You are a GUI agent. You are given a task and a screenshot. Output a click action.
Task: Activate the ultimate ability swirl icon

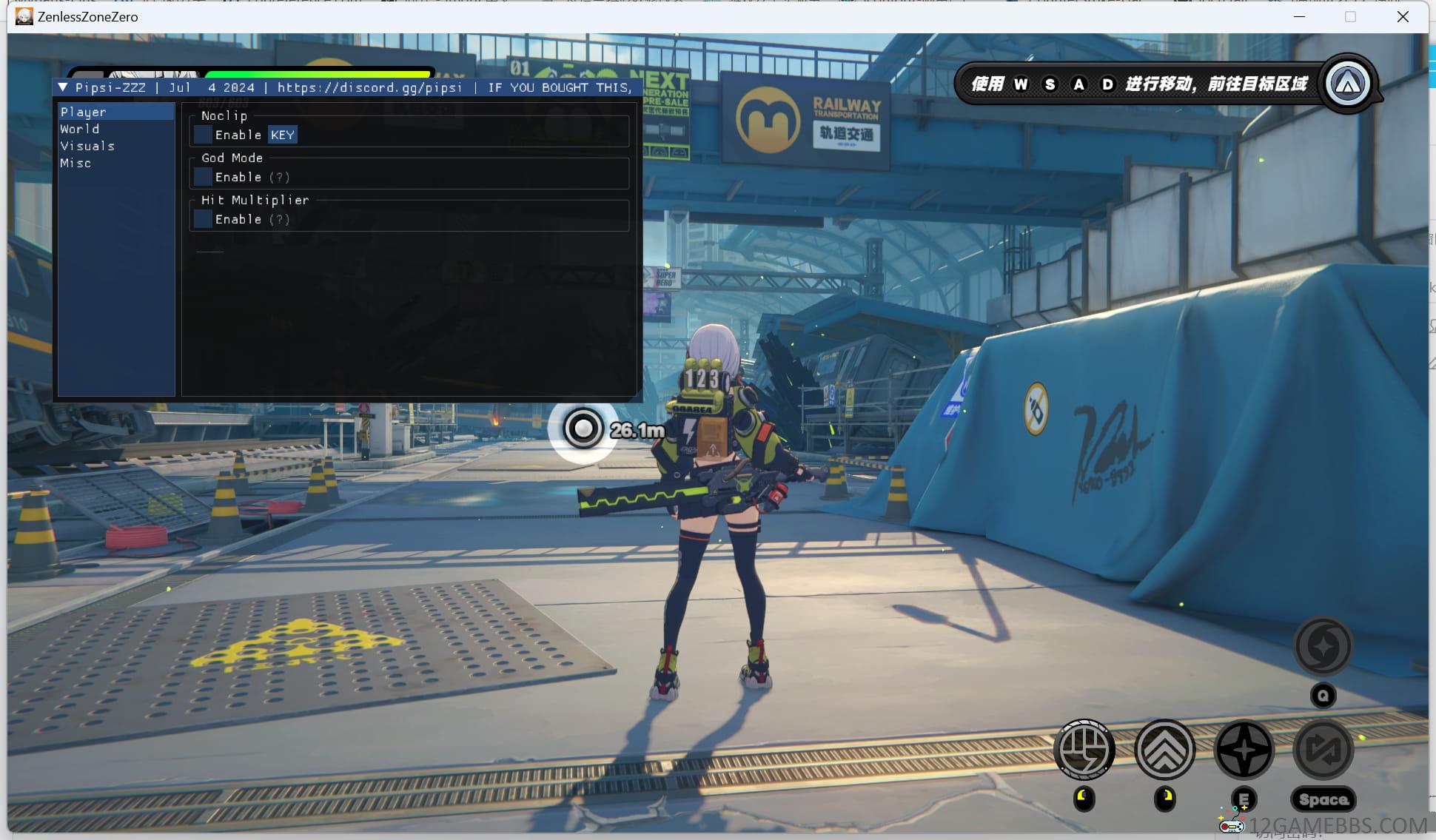tap(1323, 646)
